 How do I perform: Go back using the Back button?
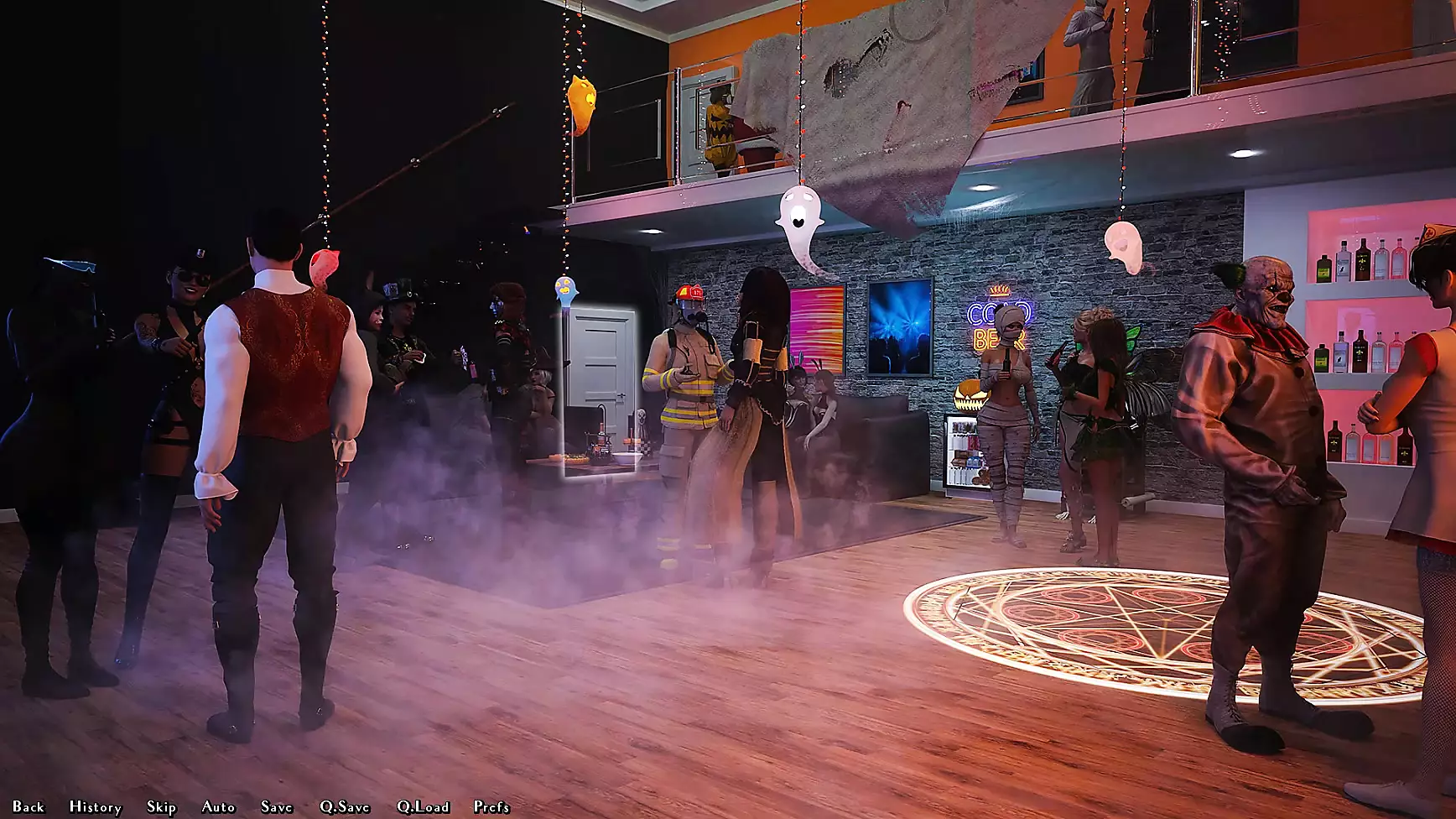point(29,806)
